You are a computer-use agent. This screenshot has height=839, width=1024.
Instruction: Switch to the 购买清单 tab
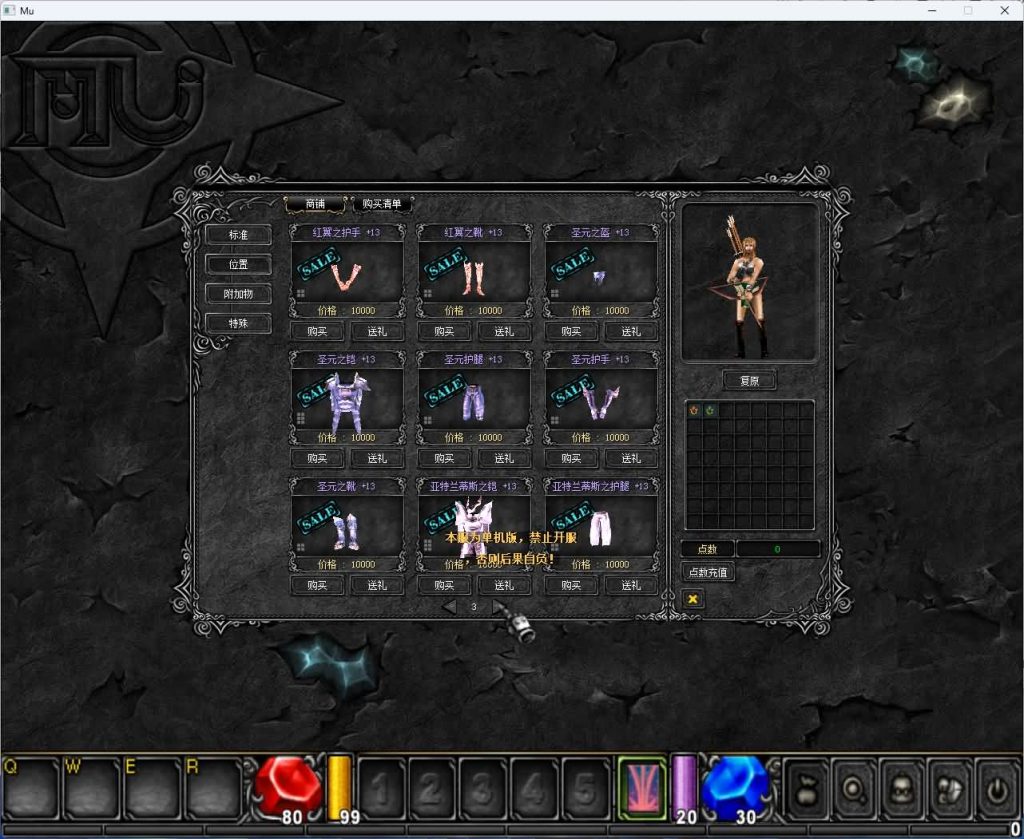(x=382, y=204)
